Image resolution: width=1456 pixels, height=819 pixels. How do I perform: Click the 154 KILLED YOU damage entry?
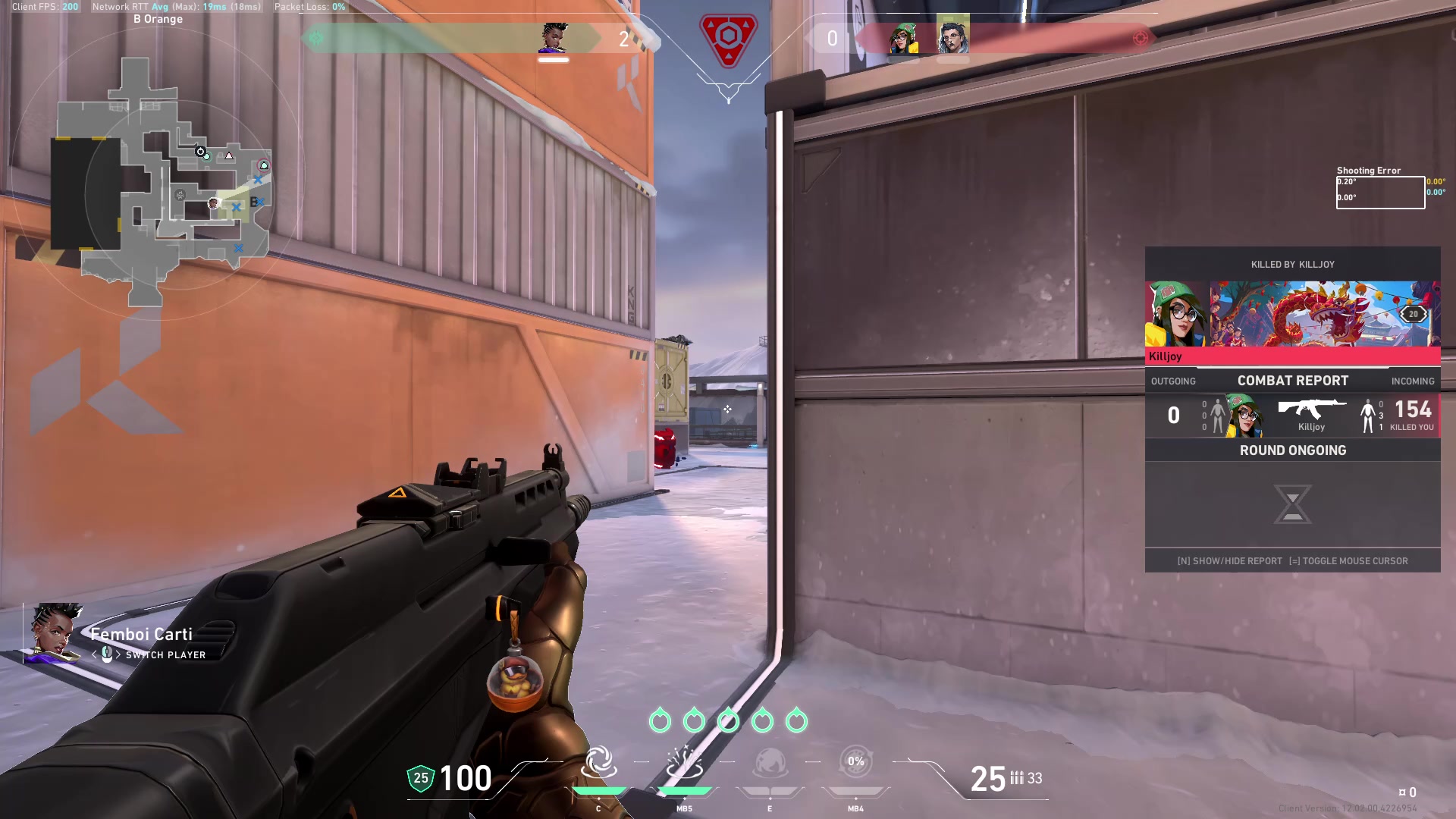(1410, 413)
